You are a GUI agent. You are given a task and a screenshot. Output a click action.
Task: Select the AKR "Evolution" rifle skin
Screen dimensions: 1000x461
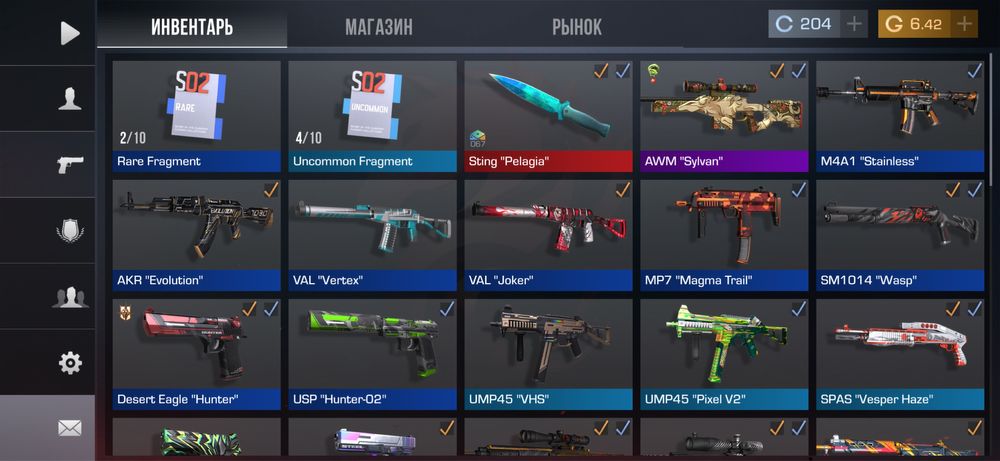point(196,234)
